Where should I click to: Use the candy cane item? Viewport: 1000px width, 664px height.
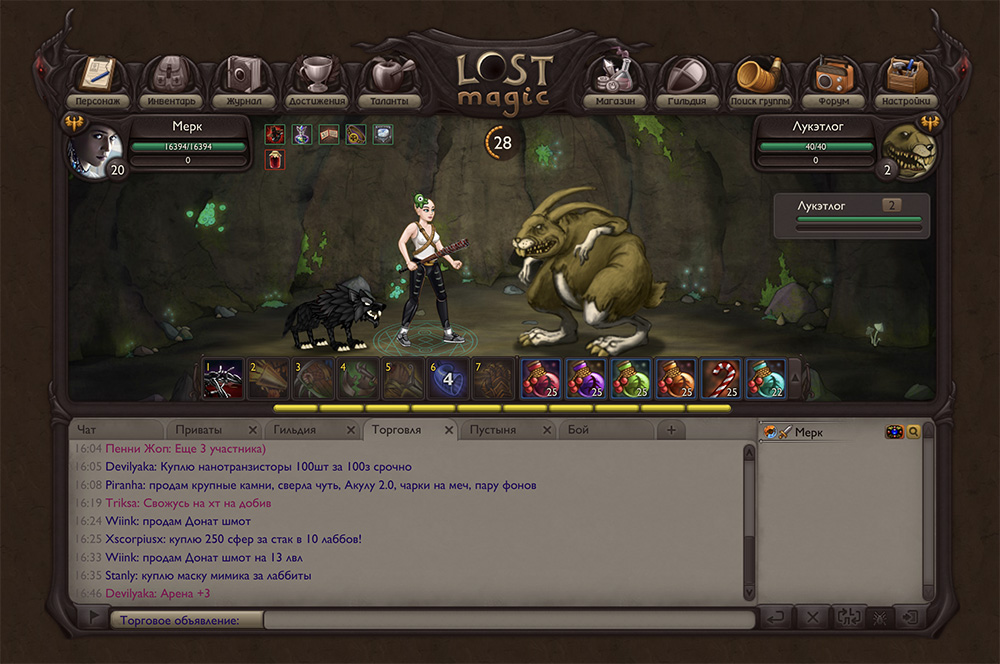(720, 378)
